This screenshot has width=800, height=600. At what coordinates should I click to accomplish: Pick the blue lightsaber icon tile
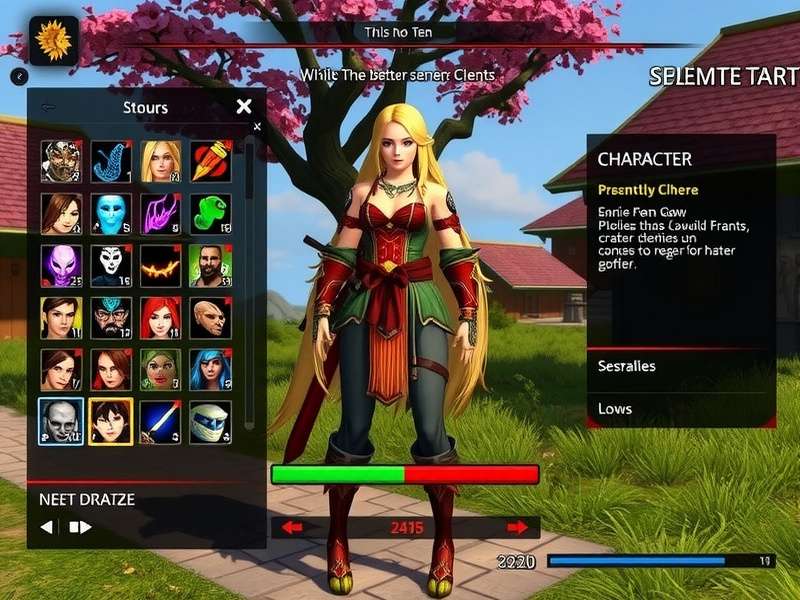[x=160, y=421]
